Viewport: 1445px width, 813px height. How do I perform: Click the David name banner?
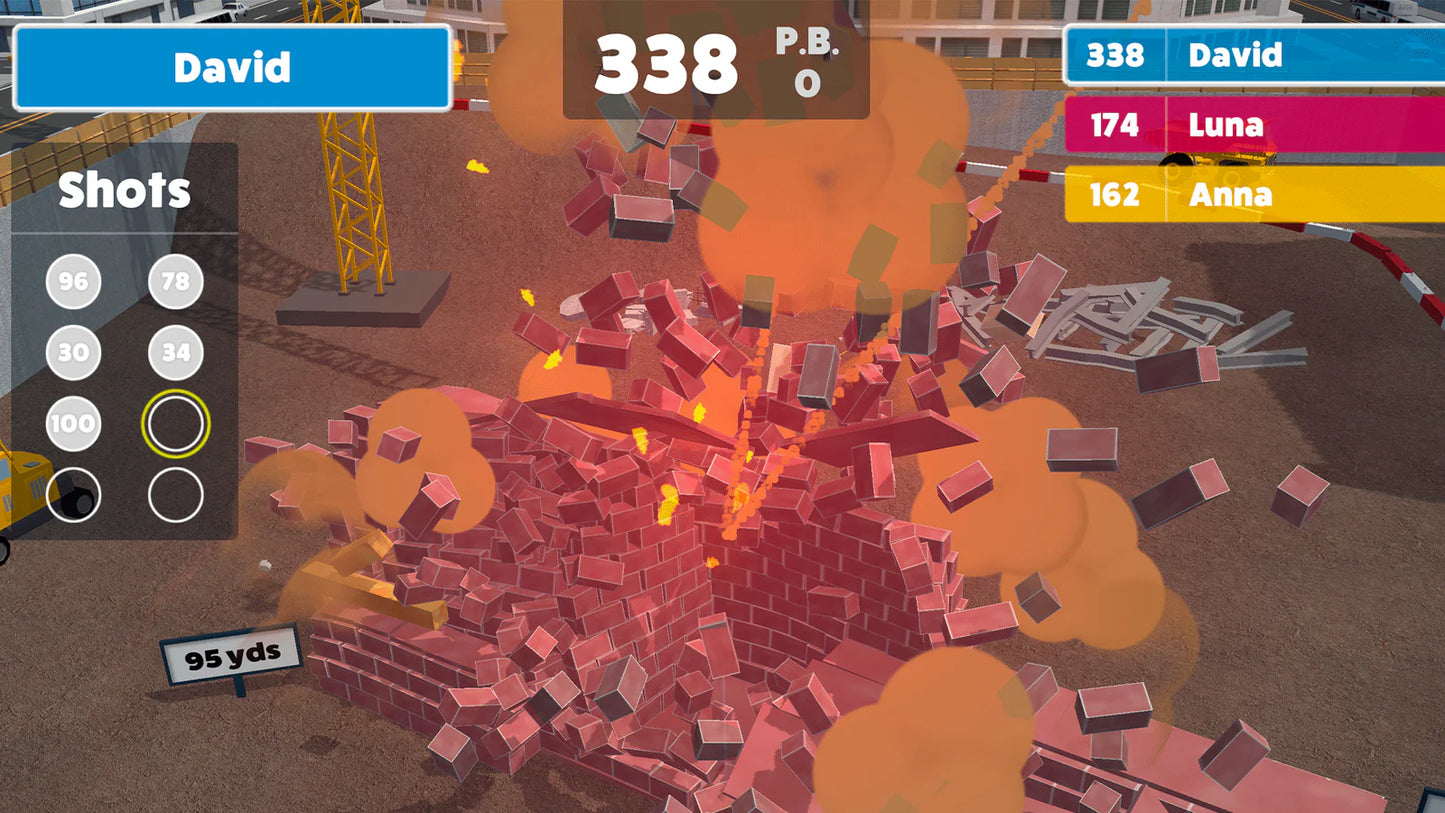coord(232,68)
